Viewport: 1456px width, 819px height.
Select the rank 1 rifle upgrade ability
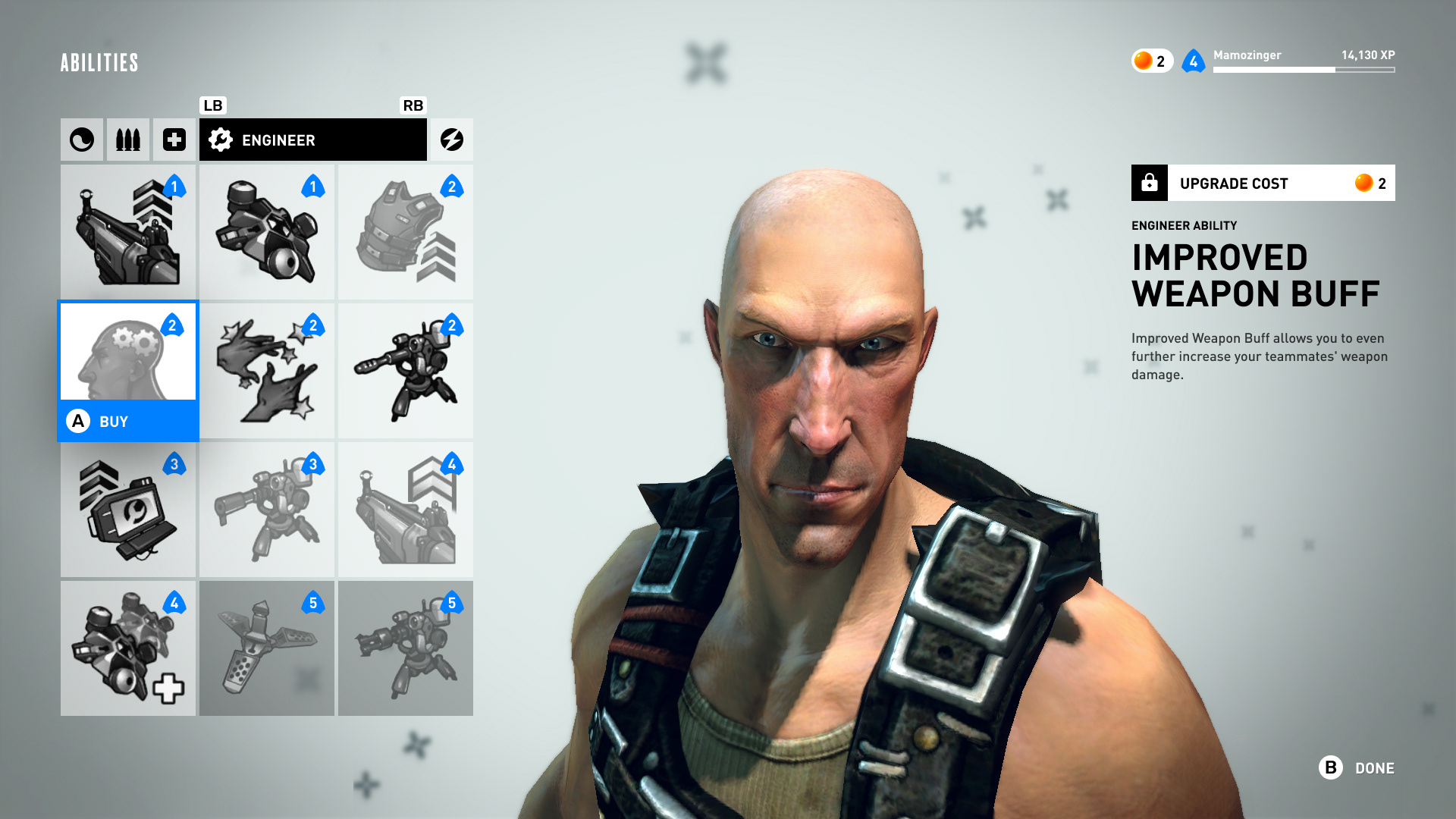tap(127, 232)
